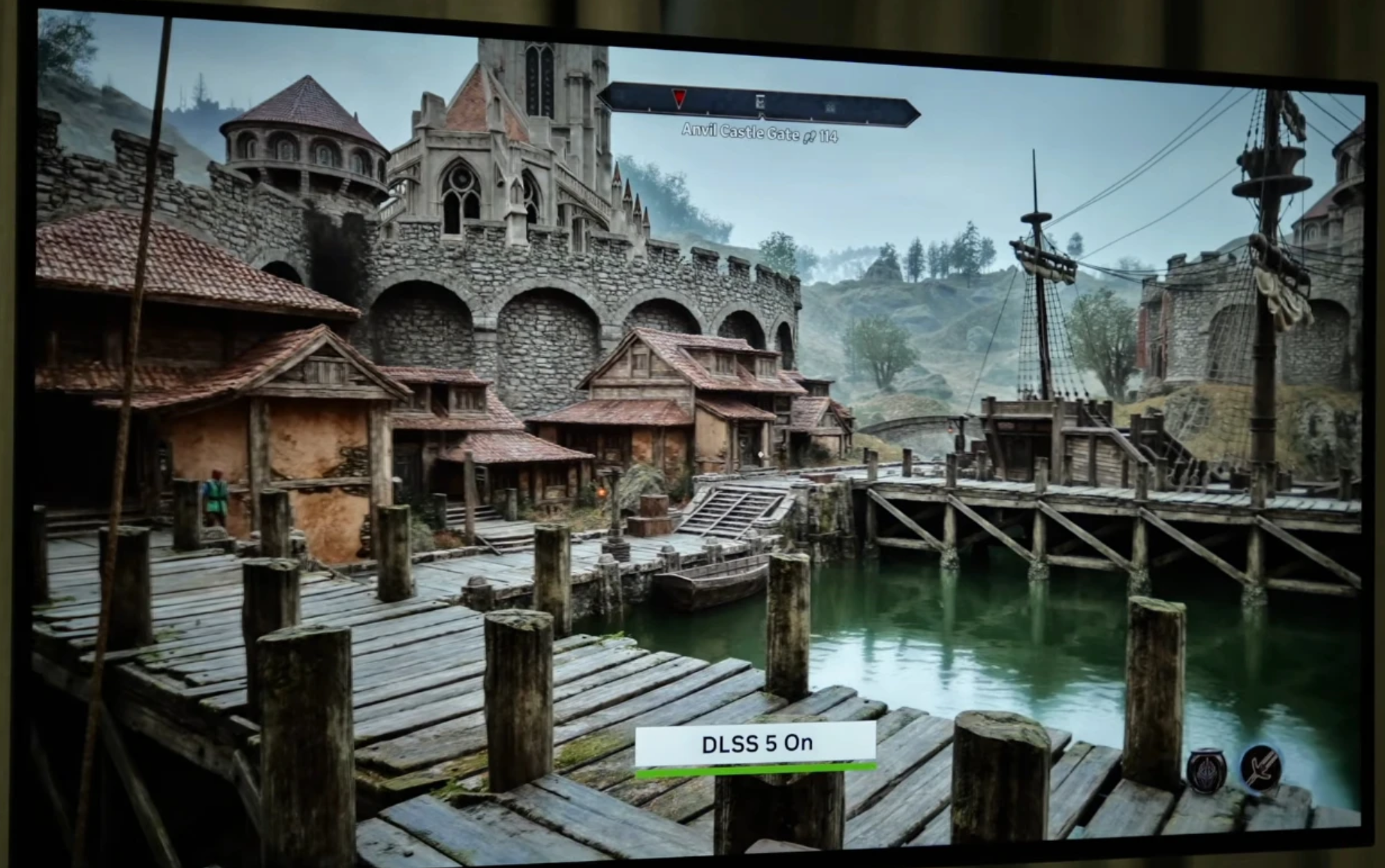1385x868 pixels.
Task: Select the equipped spell icon
Action: point(1207,769)
